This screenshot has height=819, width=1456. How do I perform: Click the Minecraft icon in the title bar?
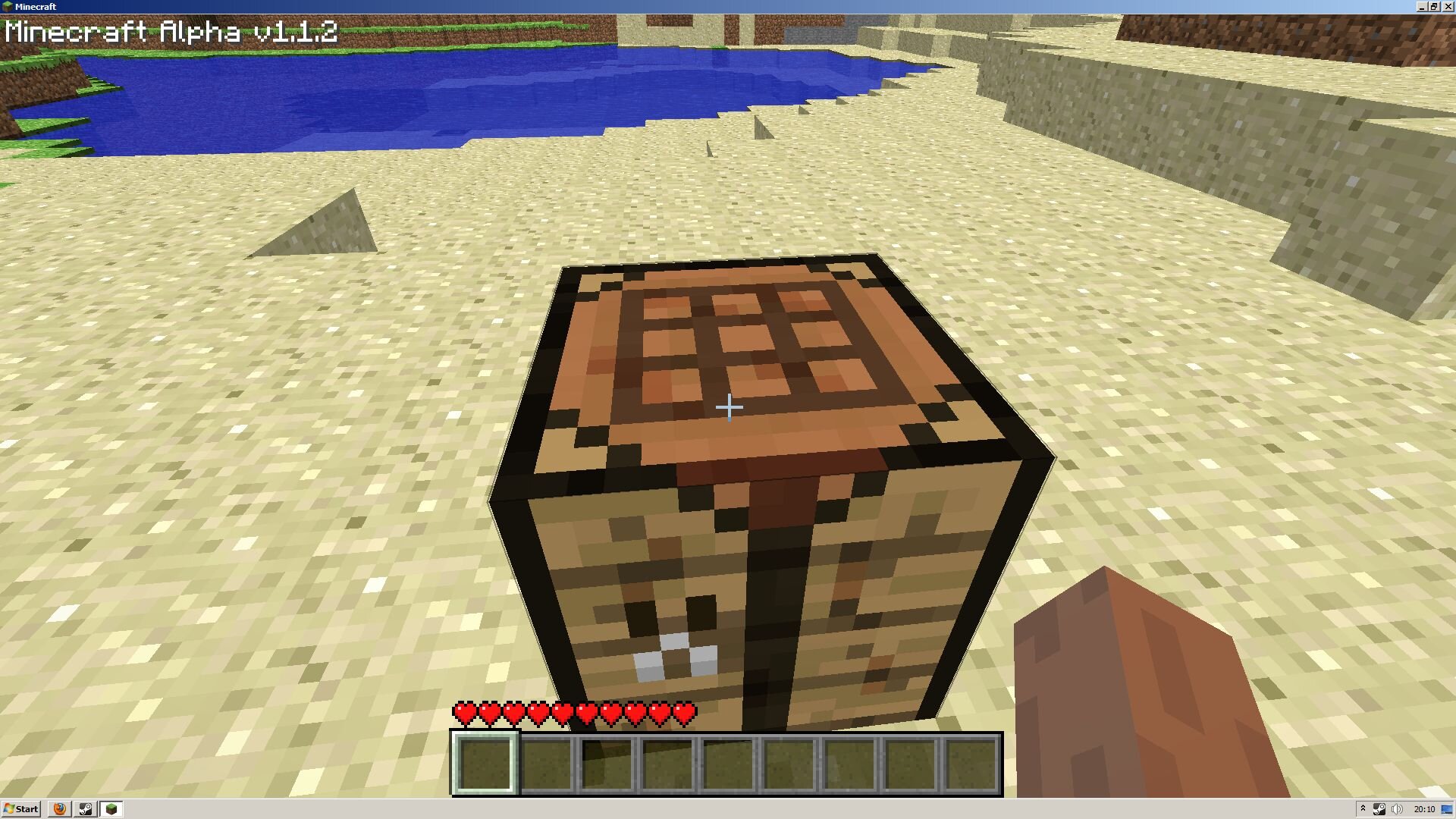6,6
